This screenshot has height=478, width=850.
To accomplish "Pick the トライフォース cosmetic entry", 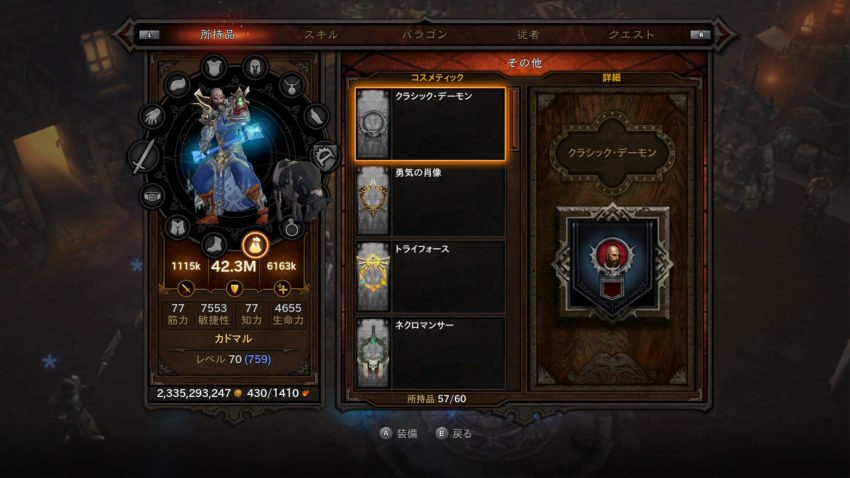I will 430,276.
